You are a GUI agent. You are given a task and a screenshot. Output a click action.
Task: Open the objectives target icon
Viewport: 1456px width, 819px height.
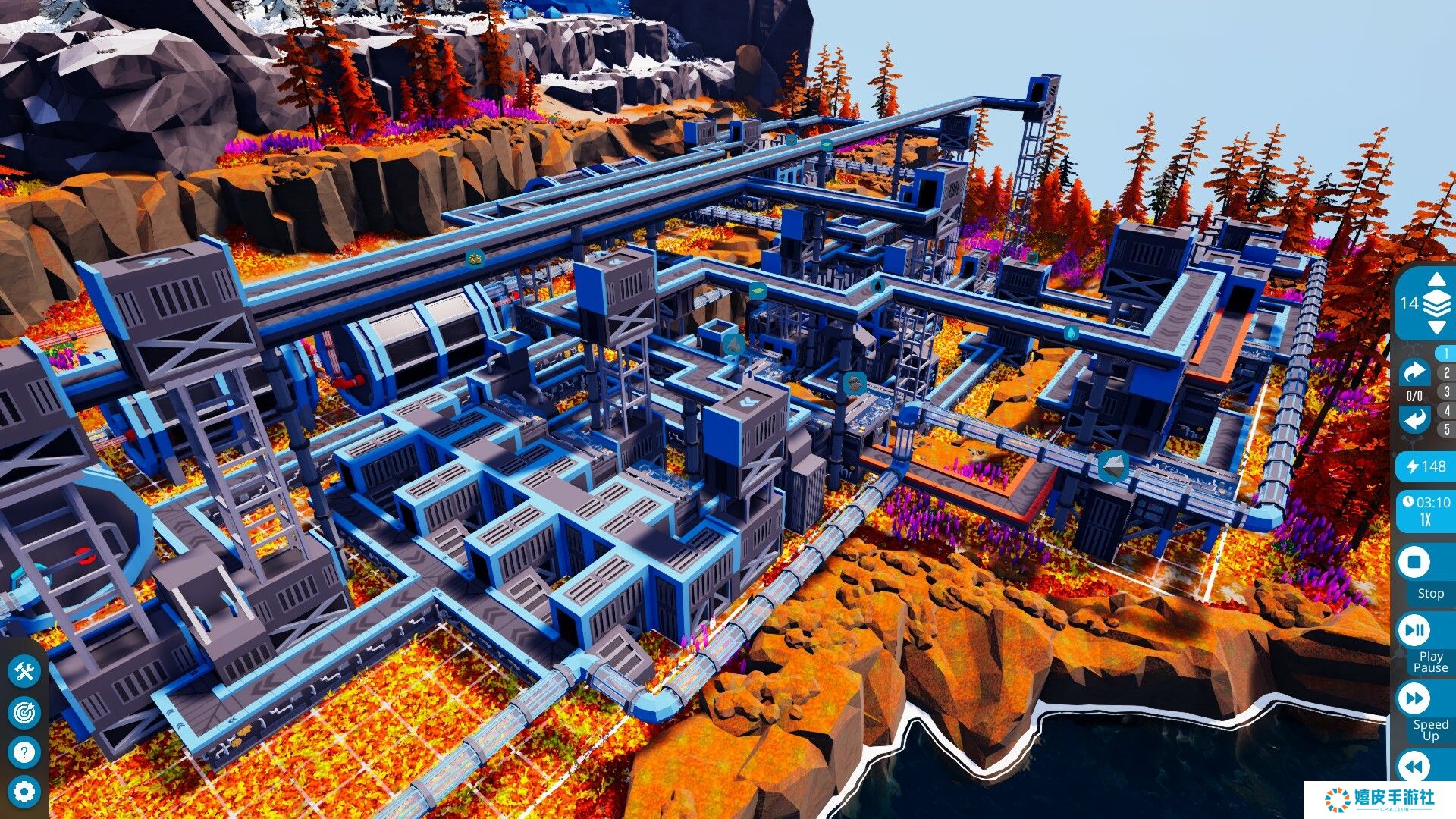[24, 712]
